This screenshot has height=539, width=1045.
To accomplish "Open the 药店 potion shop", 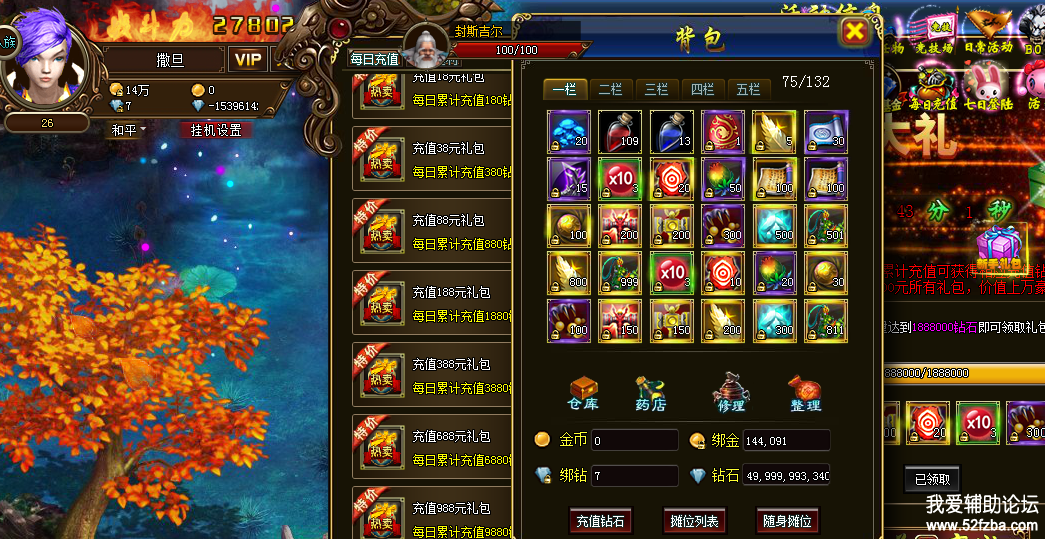I will click(x=651, y=393).
